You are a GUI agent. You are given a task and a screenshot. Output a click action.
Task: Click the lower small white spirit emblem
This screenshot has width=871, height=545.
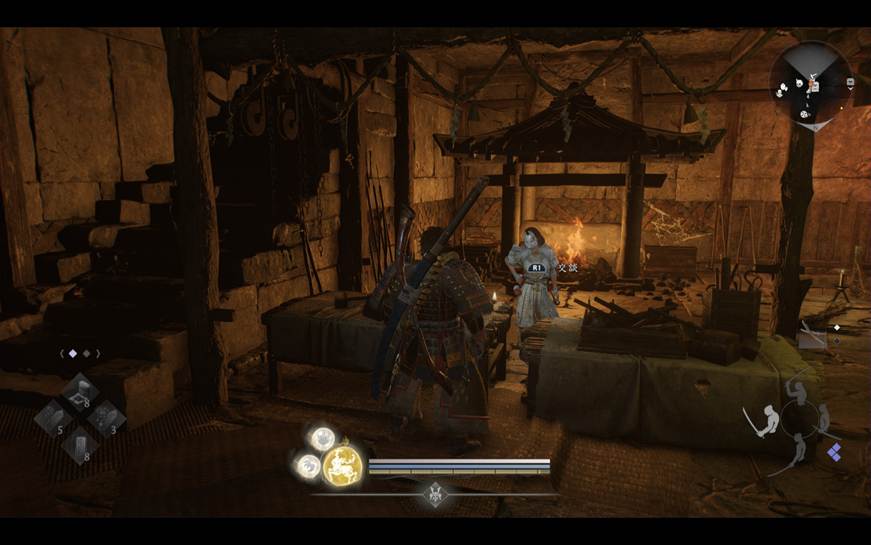308,465
